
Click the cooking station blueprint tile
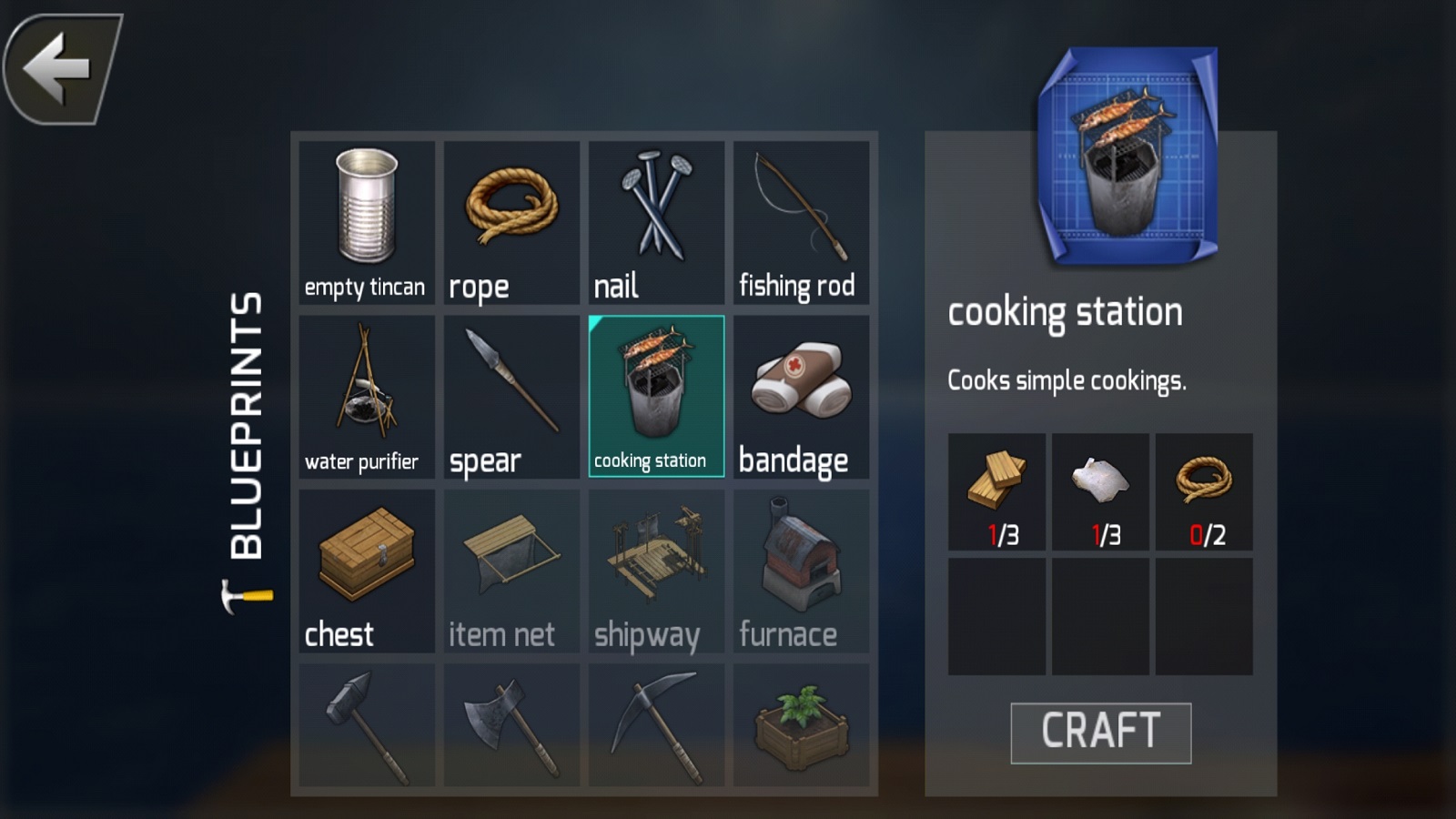pyautogui.click(x=656, y=397)
